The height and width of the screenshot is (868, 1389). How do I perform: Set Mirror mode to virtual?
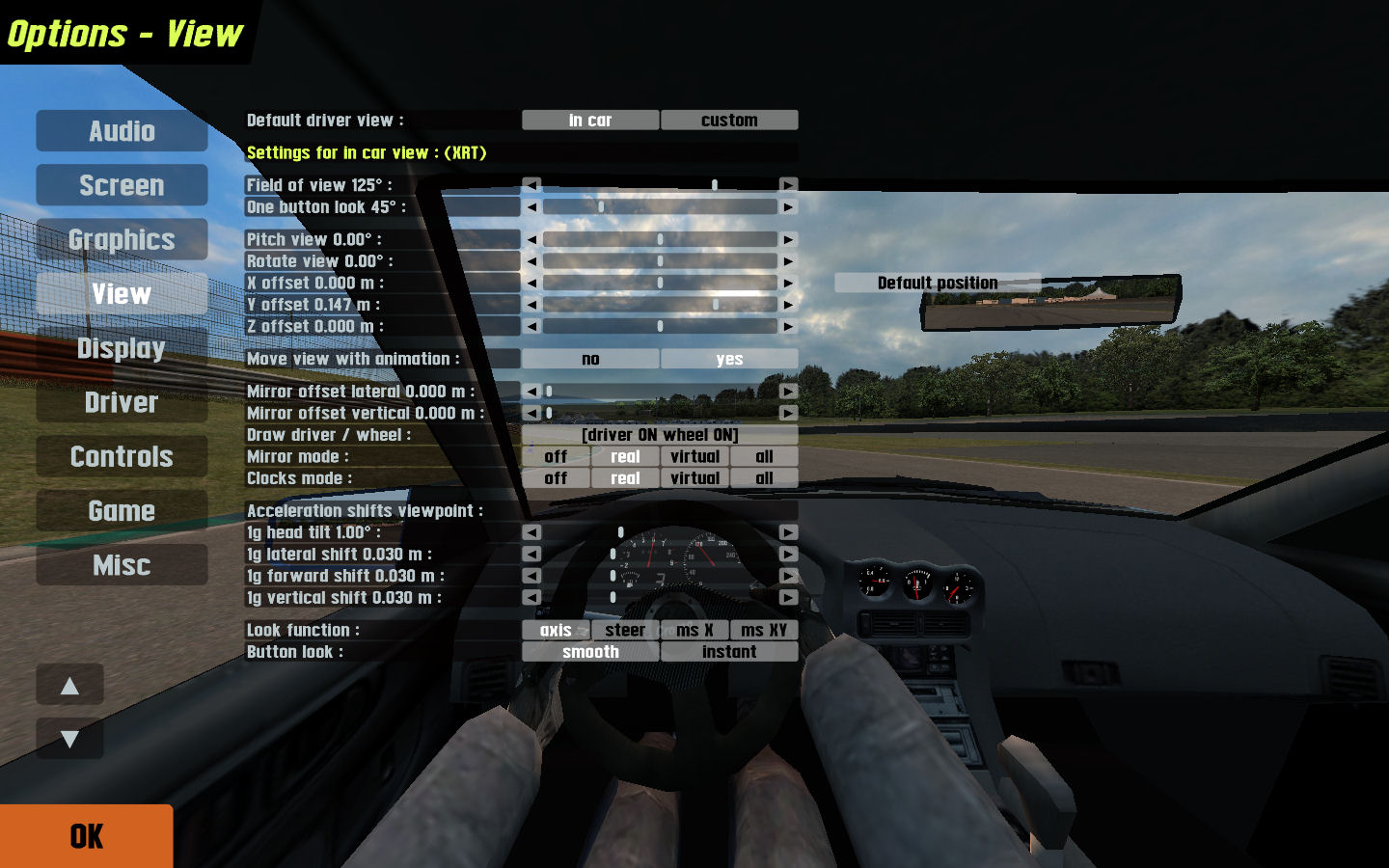[694, 456]
